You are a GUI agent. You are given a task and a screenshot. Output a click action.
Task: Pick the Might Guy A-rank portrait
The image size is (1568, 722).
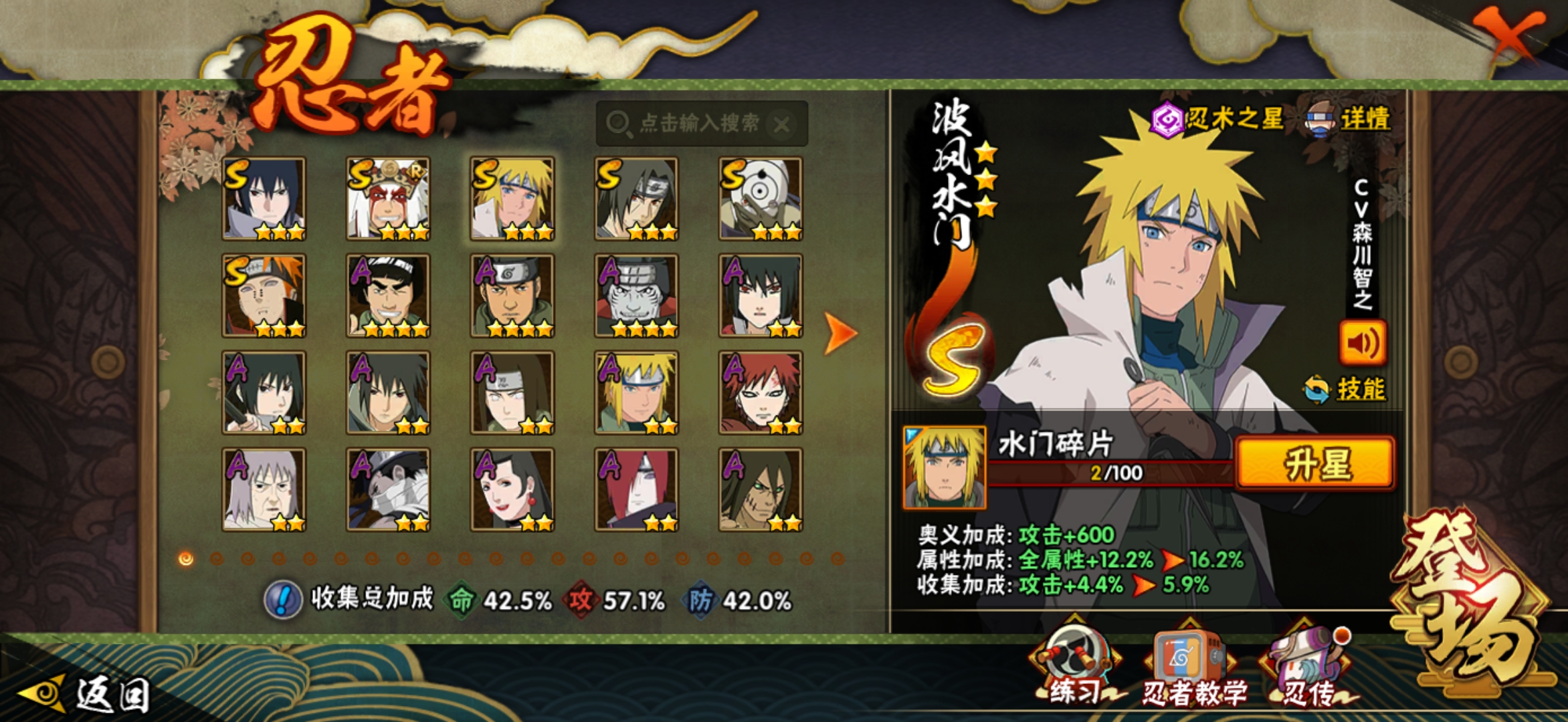388,295
